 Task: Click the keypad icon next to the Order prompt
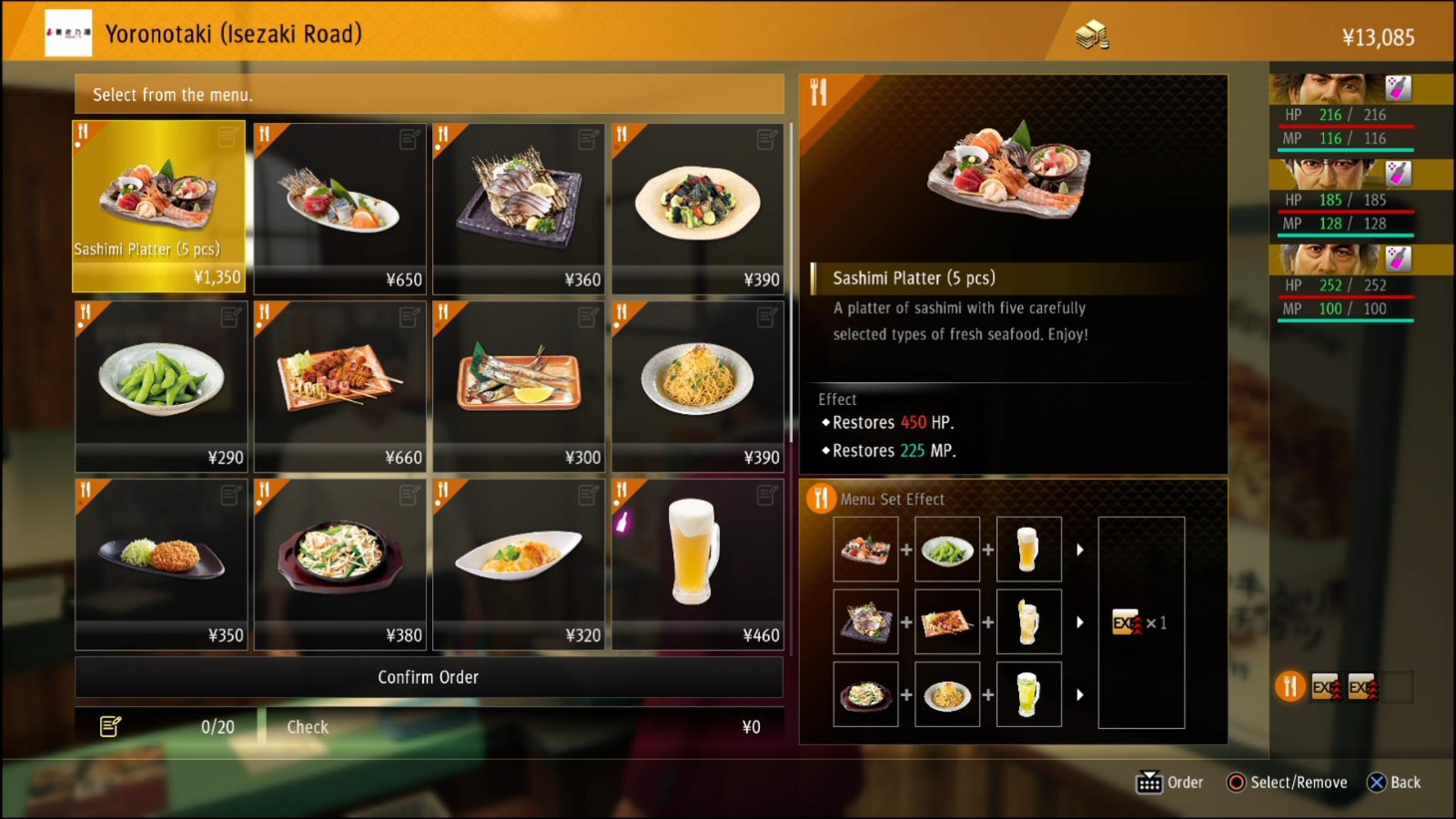tap(1151, 782)
